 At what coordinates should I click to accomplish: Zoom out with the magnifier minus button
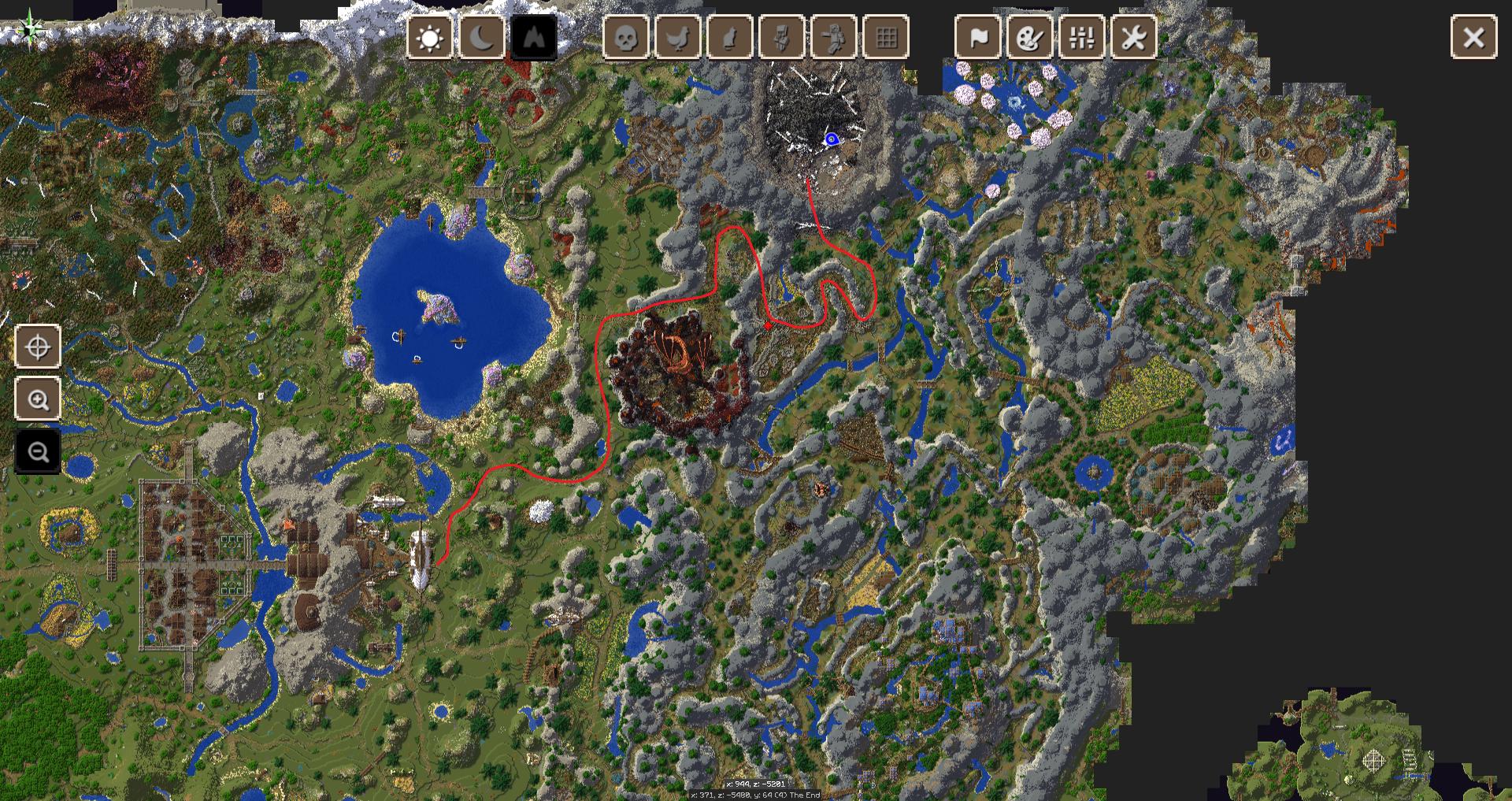pos(38,452)
